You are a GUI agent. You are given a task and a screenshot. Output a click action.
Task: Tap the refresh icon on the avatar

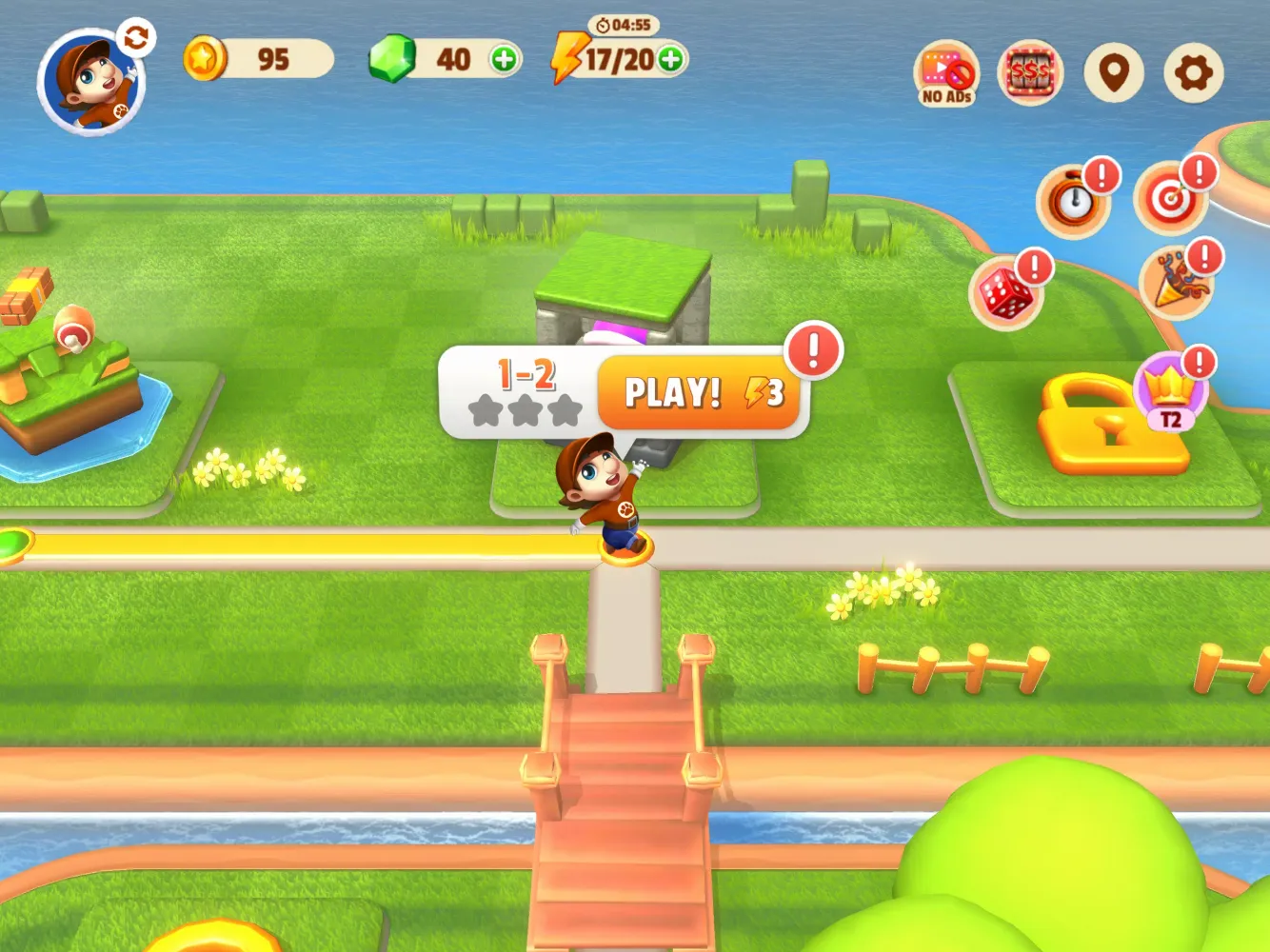136,40
